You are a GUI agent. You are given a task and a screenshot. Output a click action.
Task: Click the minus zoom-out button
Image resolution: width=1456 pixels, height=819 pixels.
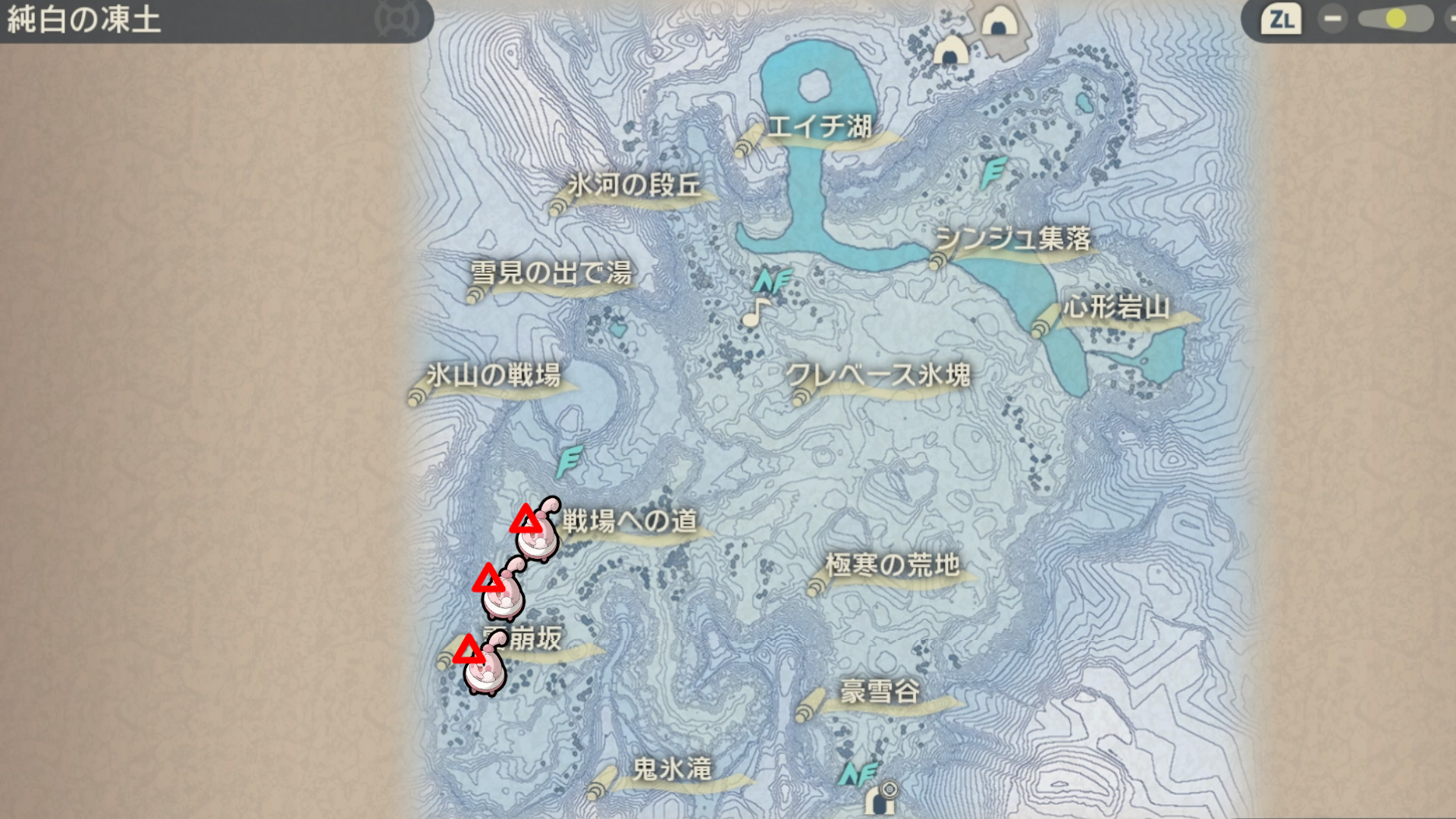point(1332,19)
